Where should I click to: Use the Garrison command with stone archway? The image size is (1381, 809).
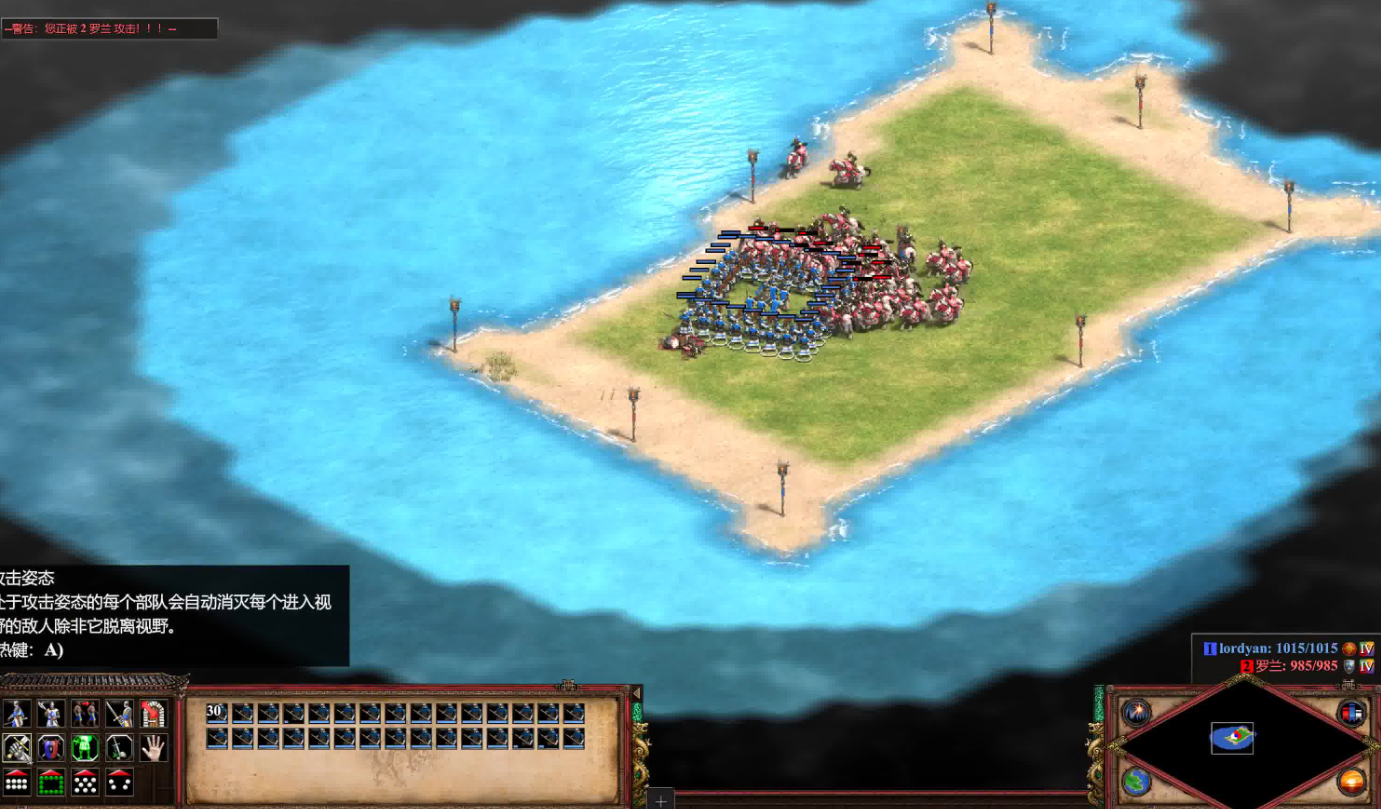point(153,714)
